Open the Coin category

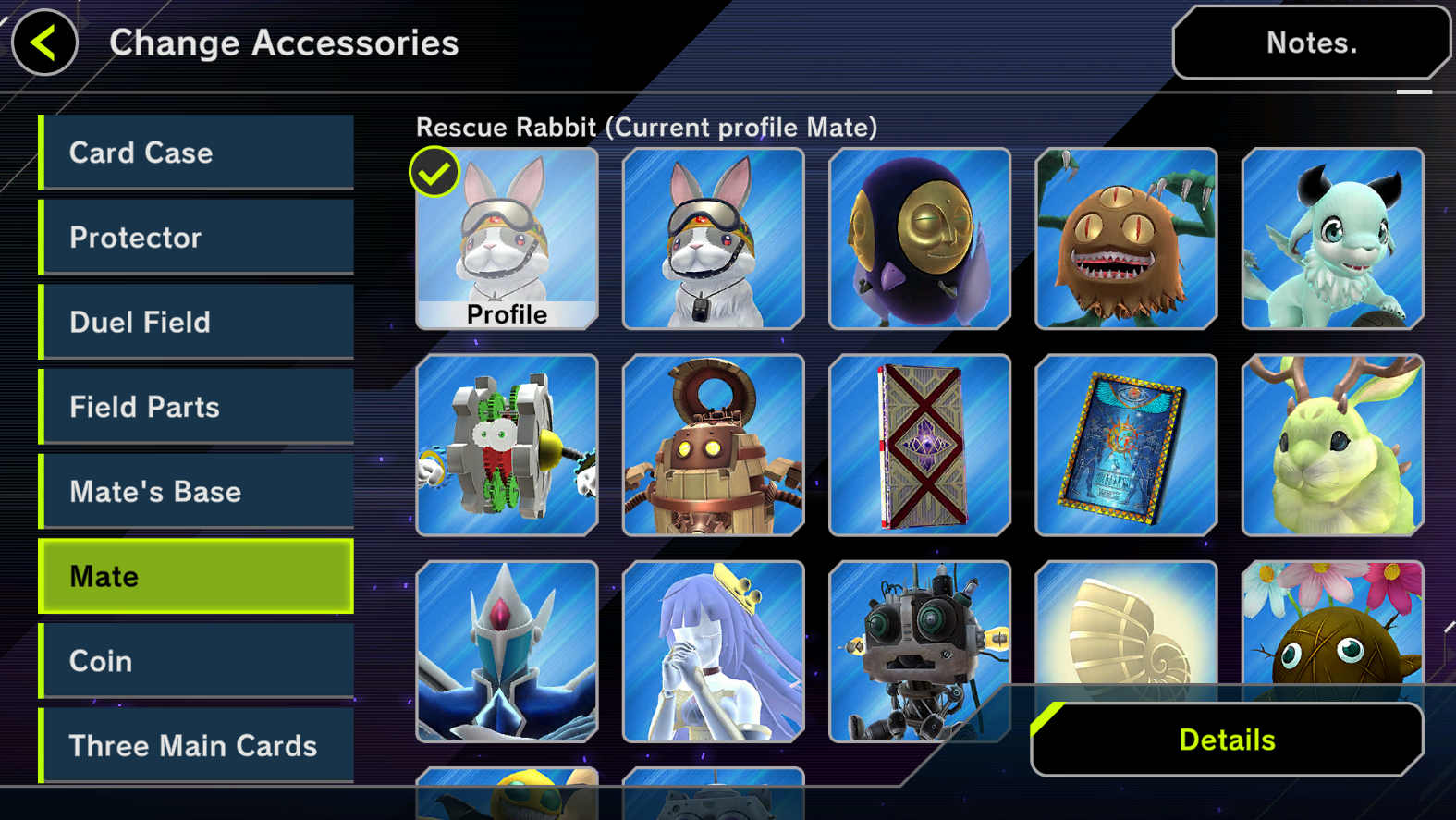click(197, 661)
